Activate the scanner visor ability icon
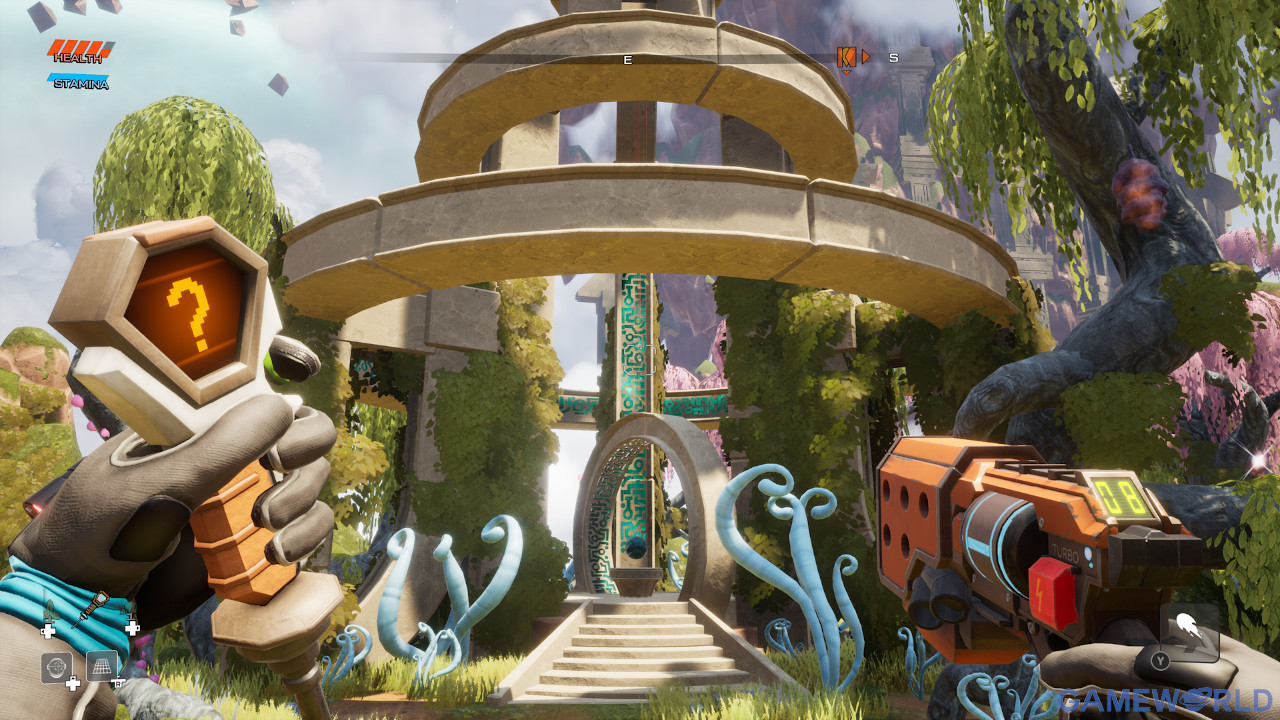 (x=56, y=667)
